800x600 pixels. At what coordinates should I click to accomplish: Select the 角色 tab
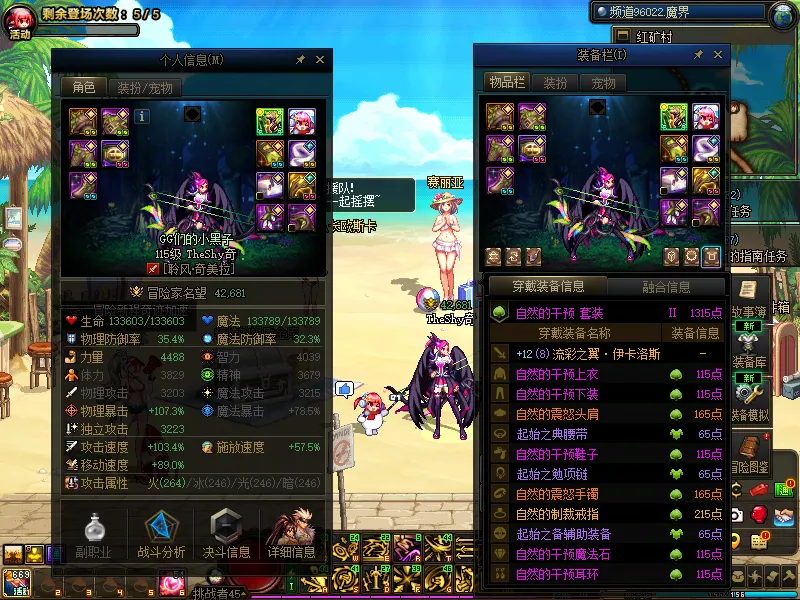pyautogui.click(x=83, y=88)
